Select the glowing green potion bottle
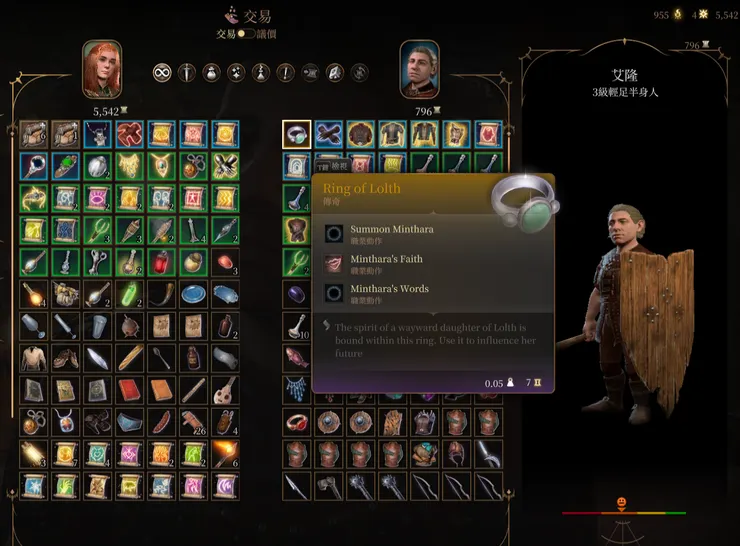 point(129,295)
